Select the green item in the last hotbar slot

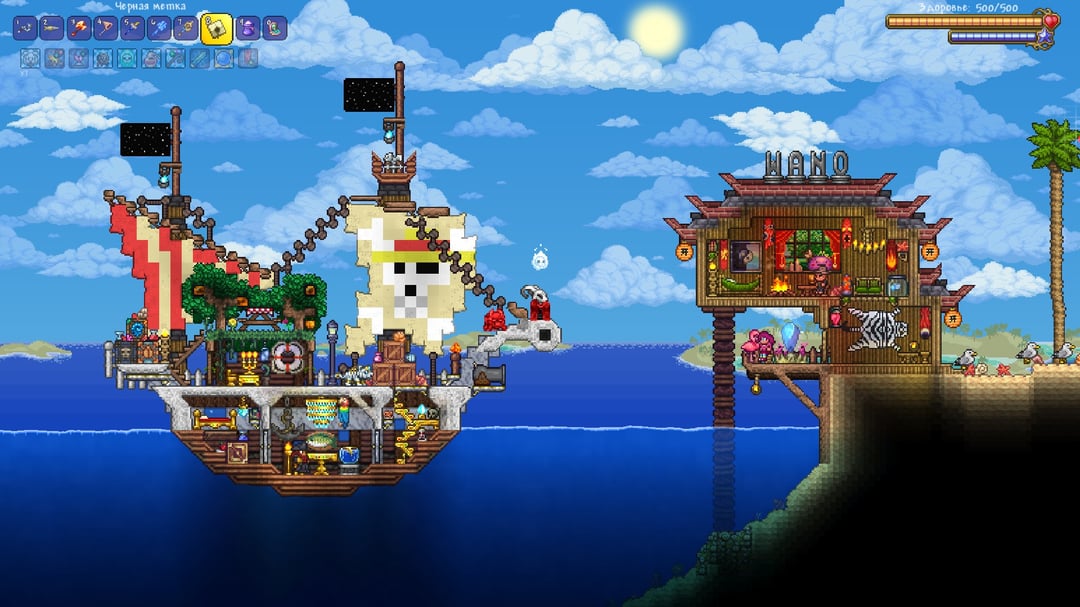coord(275,28)
